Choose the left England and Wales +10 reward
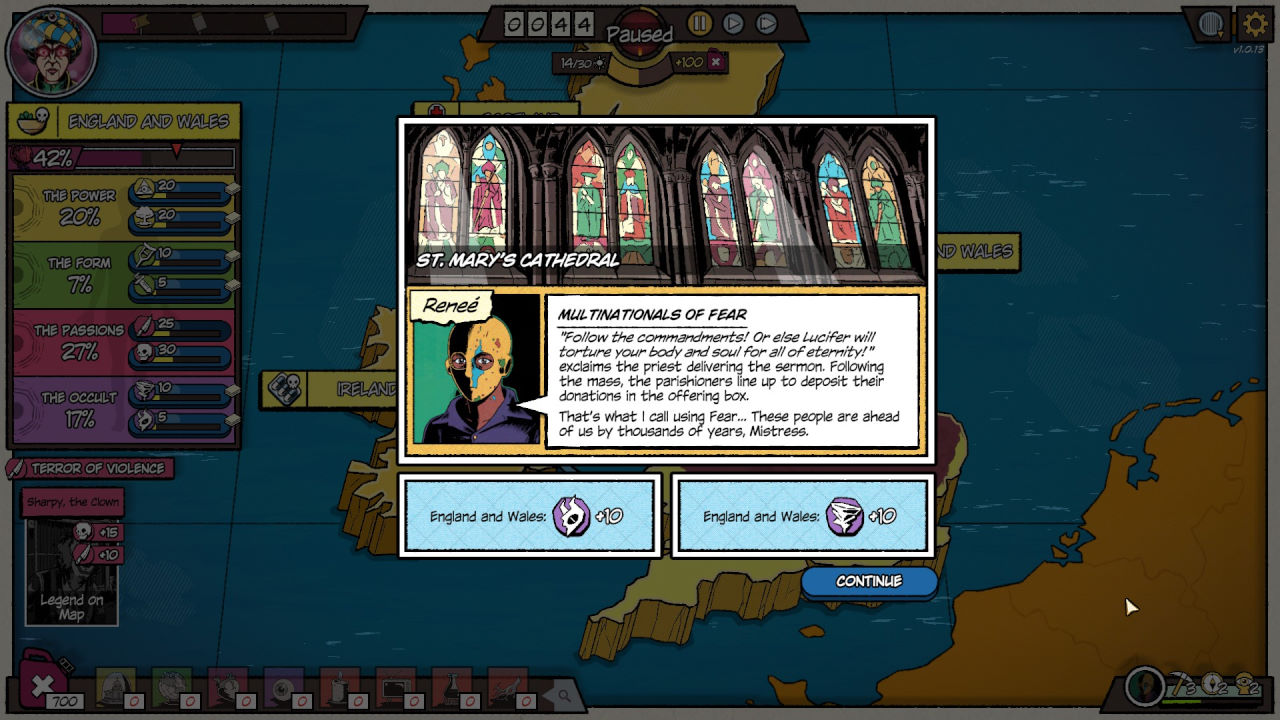The width and height of the screenshot is (1280, 720). click(x=529, y=516)
